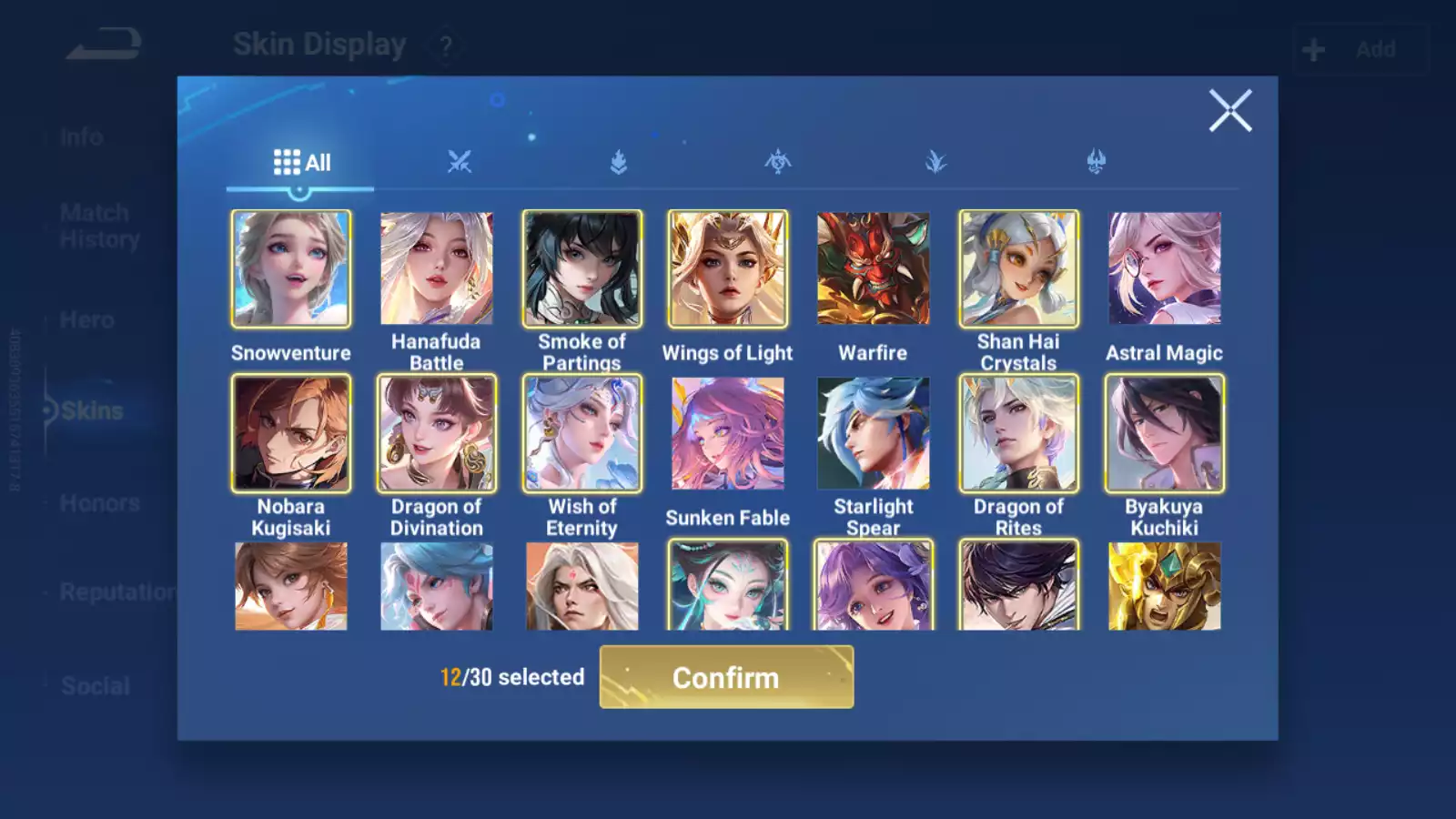The width and height of the screenshot is (1456, 819).
Task: Select the Wish of Eternity skin
Action: (x=582, y=433)
